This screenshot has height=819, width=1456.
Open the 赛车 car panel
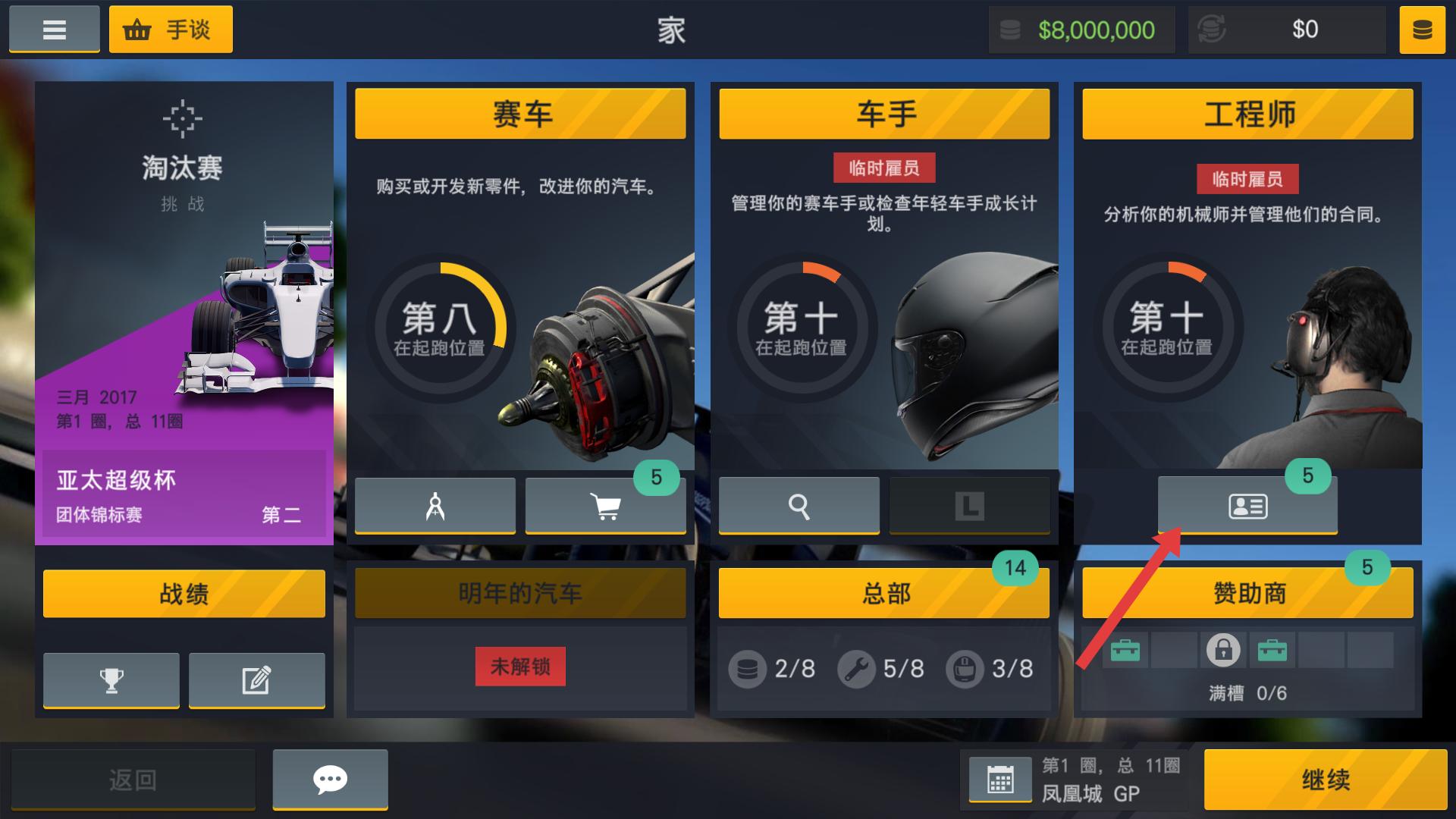520,114
